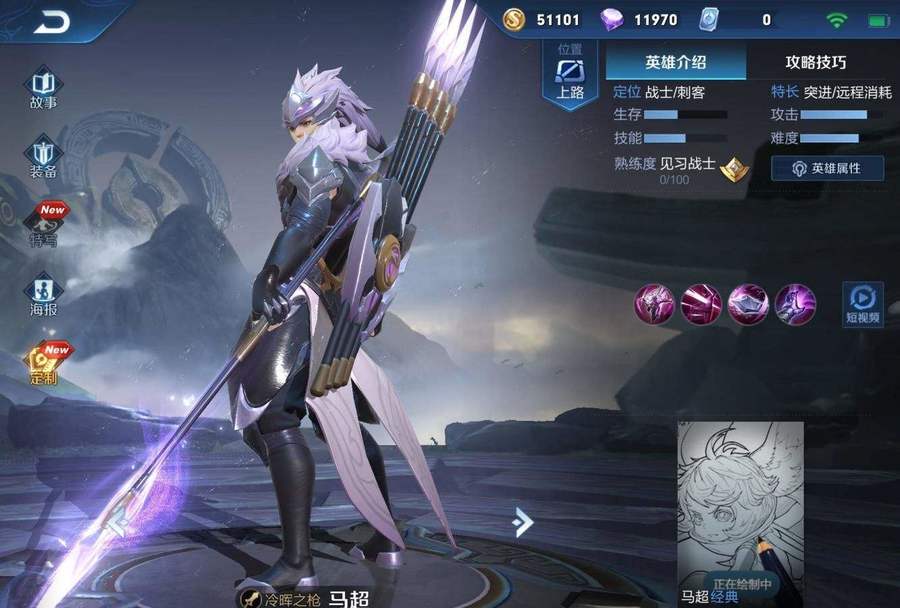Viewport: 900px width, 608px height.
Task: Select the first purple skill icon
Action: (x=655, y=303)
